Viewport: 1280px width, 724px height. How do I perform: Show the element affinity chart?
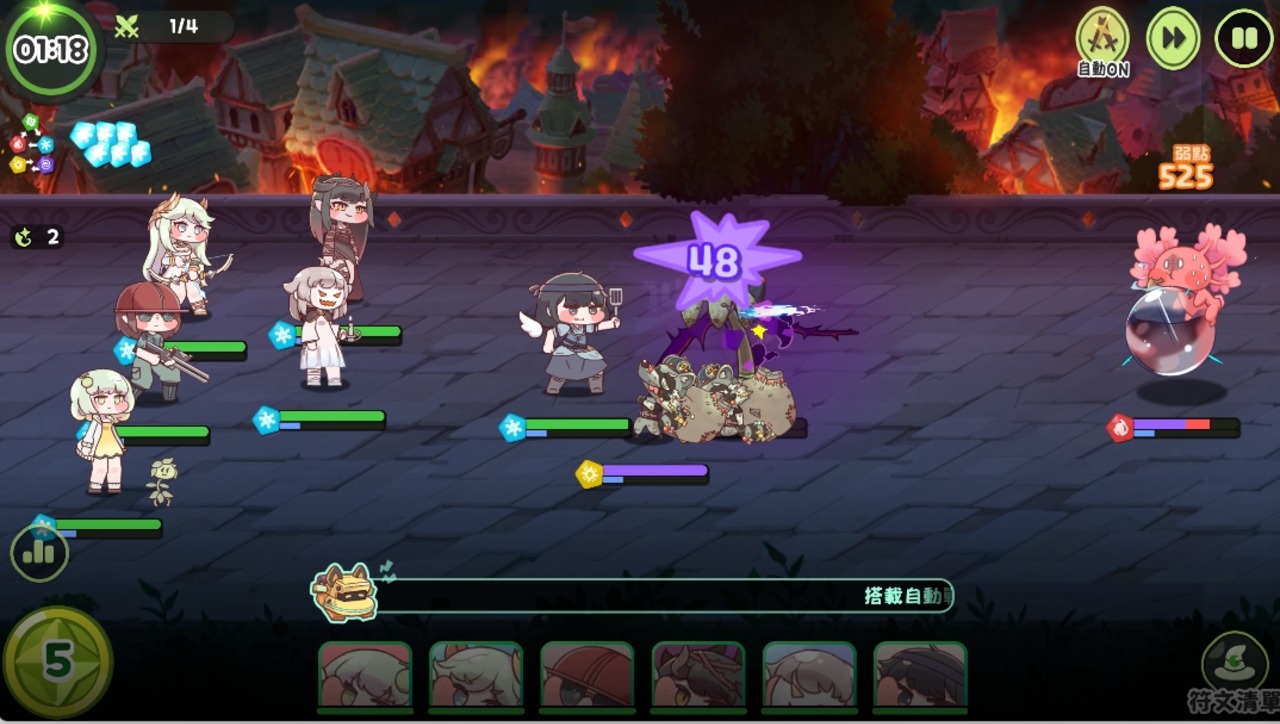click(31, 145)
